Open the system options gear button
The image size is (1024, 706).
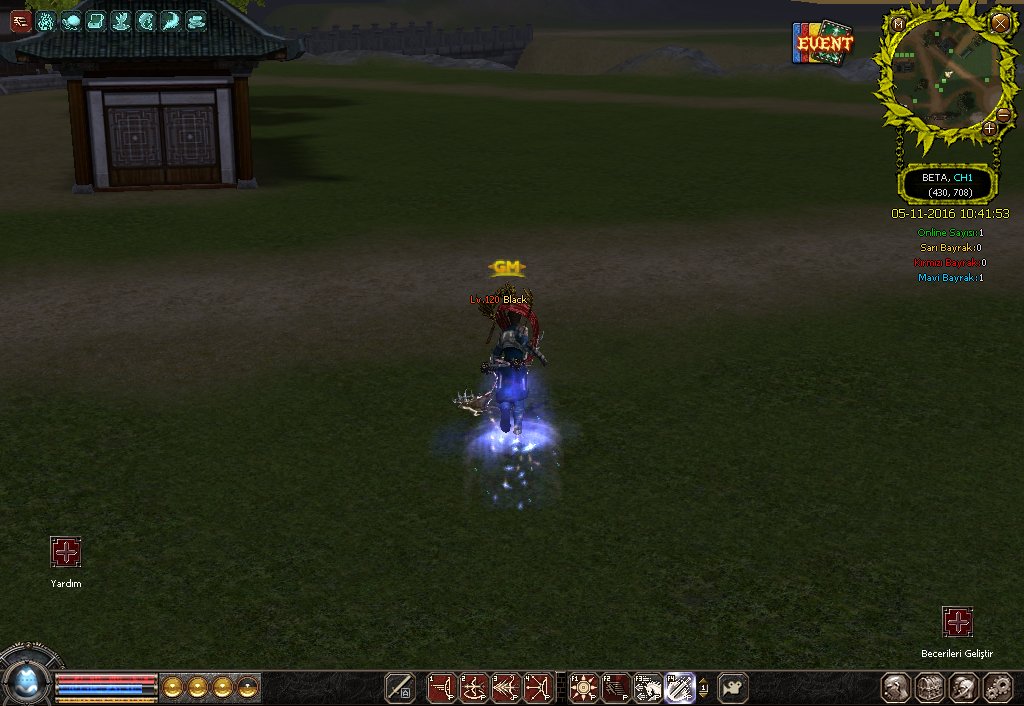(x=998, y=688)
